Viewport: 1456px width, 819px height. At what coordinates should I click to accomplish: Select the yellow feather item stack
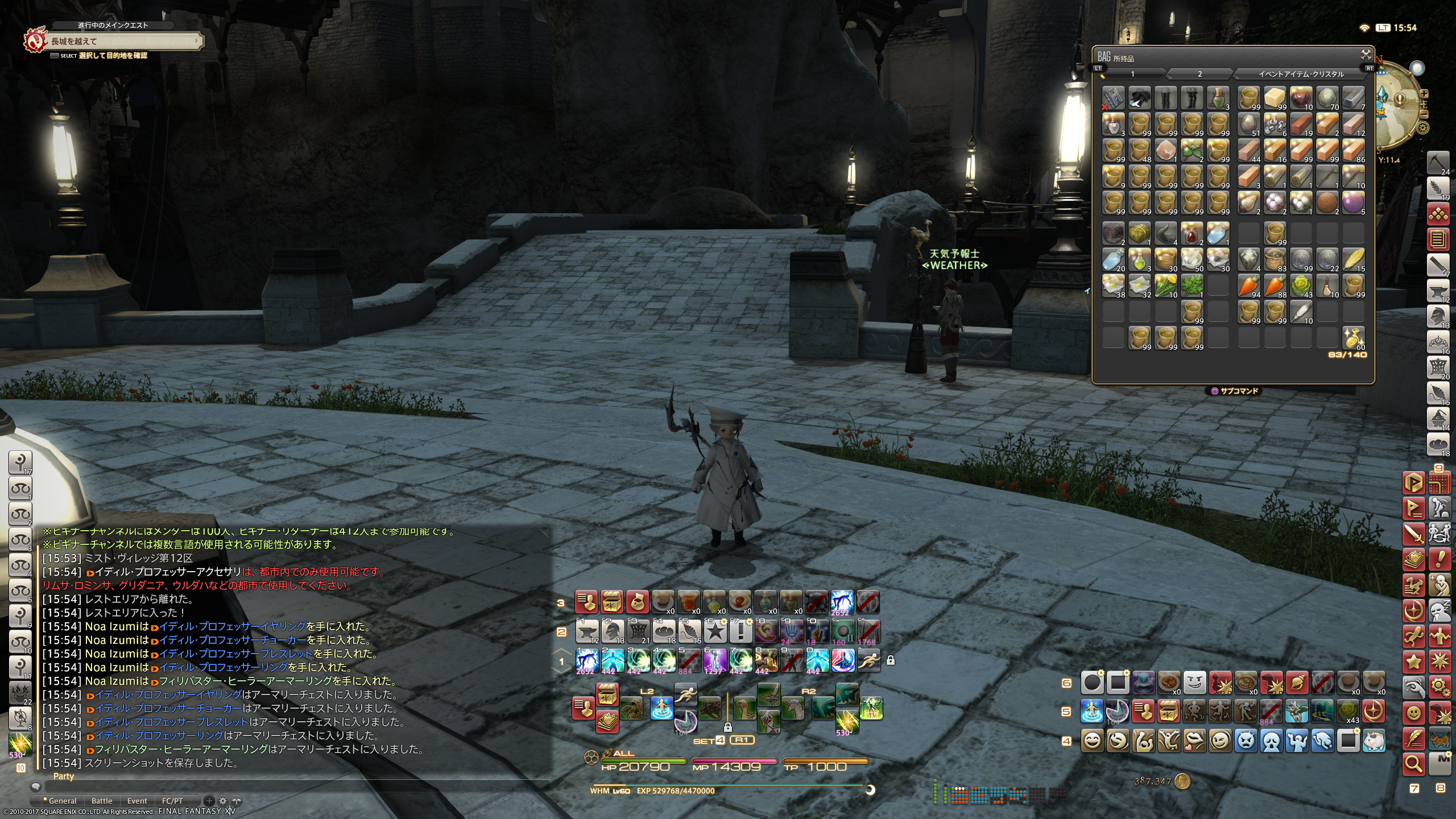(x=1354, y=259)
